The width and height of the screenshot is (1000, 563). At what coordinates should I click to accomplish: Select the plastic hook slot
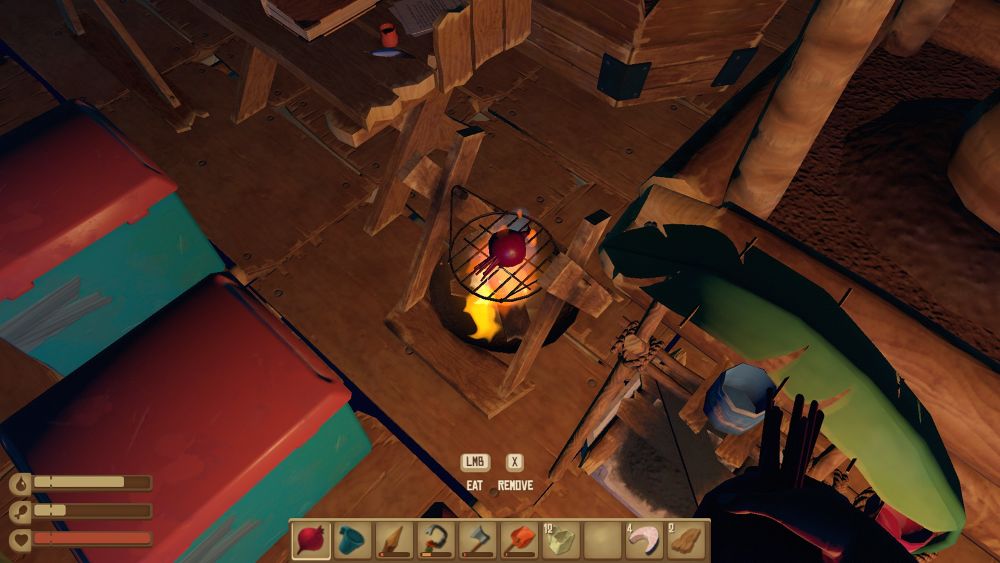coord(436,541)
